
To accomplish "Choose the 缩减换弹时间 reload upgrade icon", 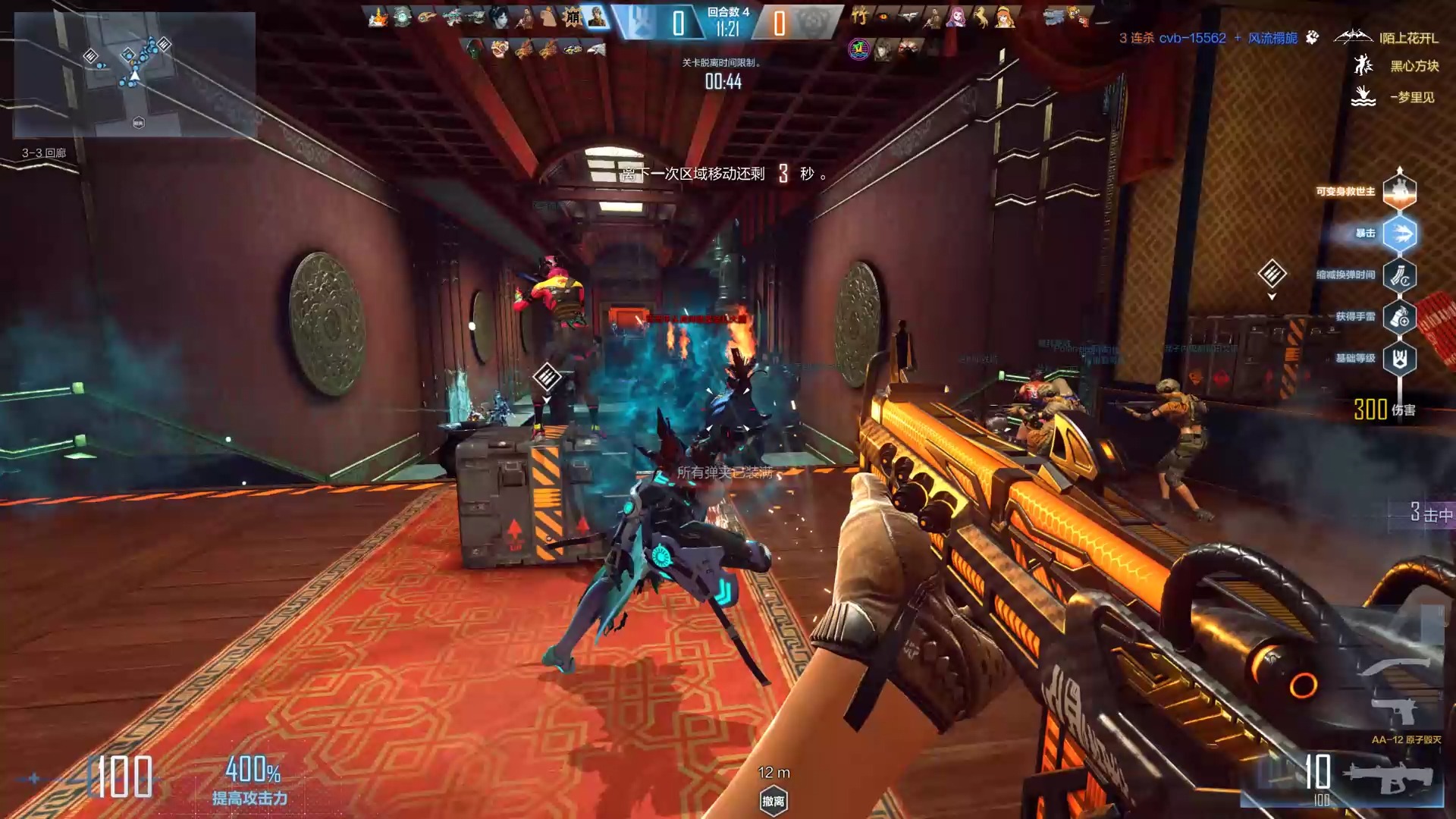I will point(1399,275).
